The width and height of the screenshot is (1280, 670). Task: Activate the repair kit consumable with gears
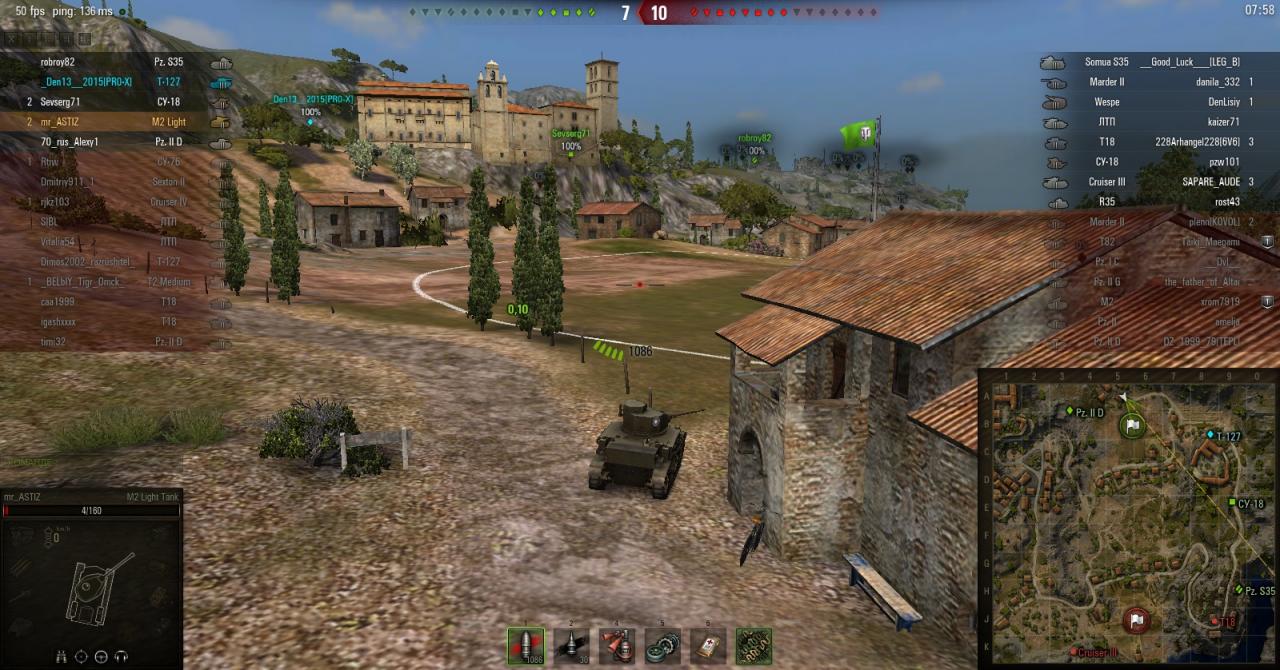coord(662,646)
